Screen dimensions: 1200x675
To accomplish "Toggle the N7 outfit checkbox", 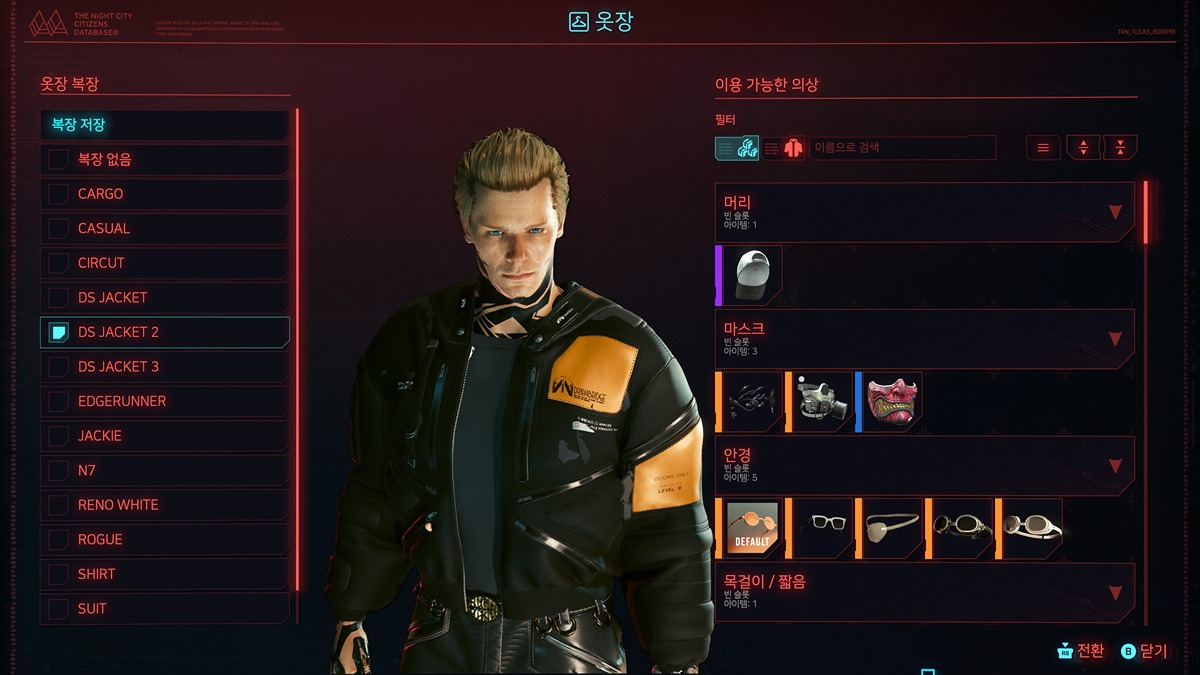I will [59, 470].
